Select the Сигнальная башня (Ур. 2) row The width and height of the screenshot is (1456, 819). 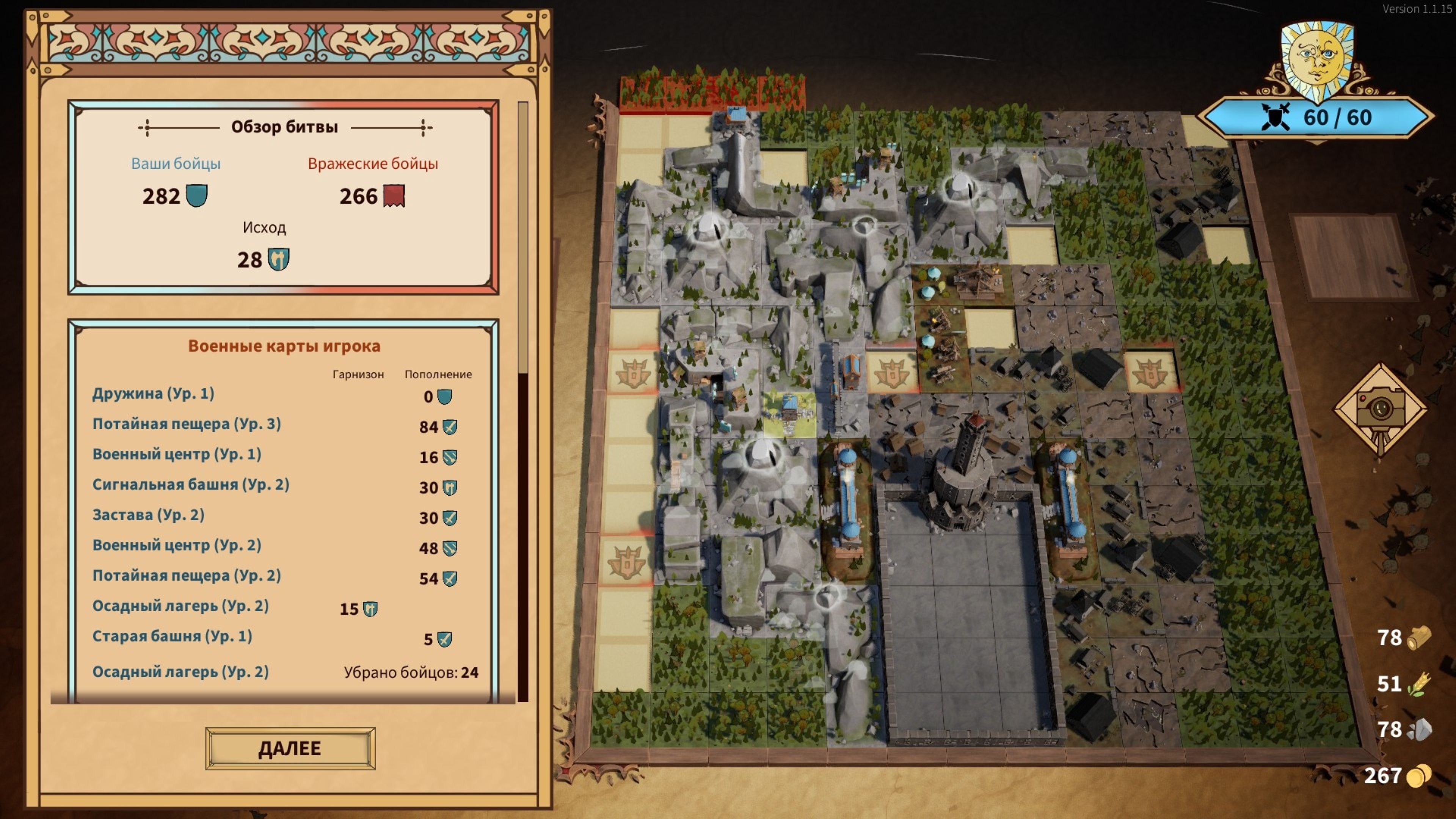[190, 485]
